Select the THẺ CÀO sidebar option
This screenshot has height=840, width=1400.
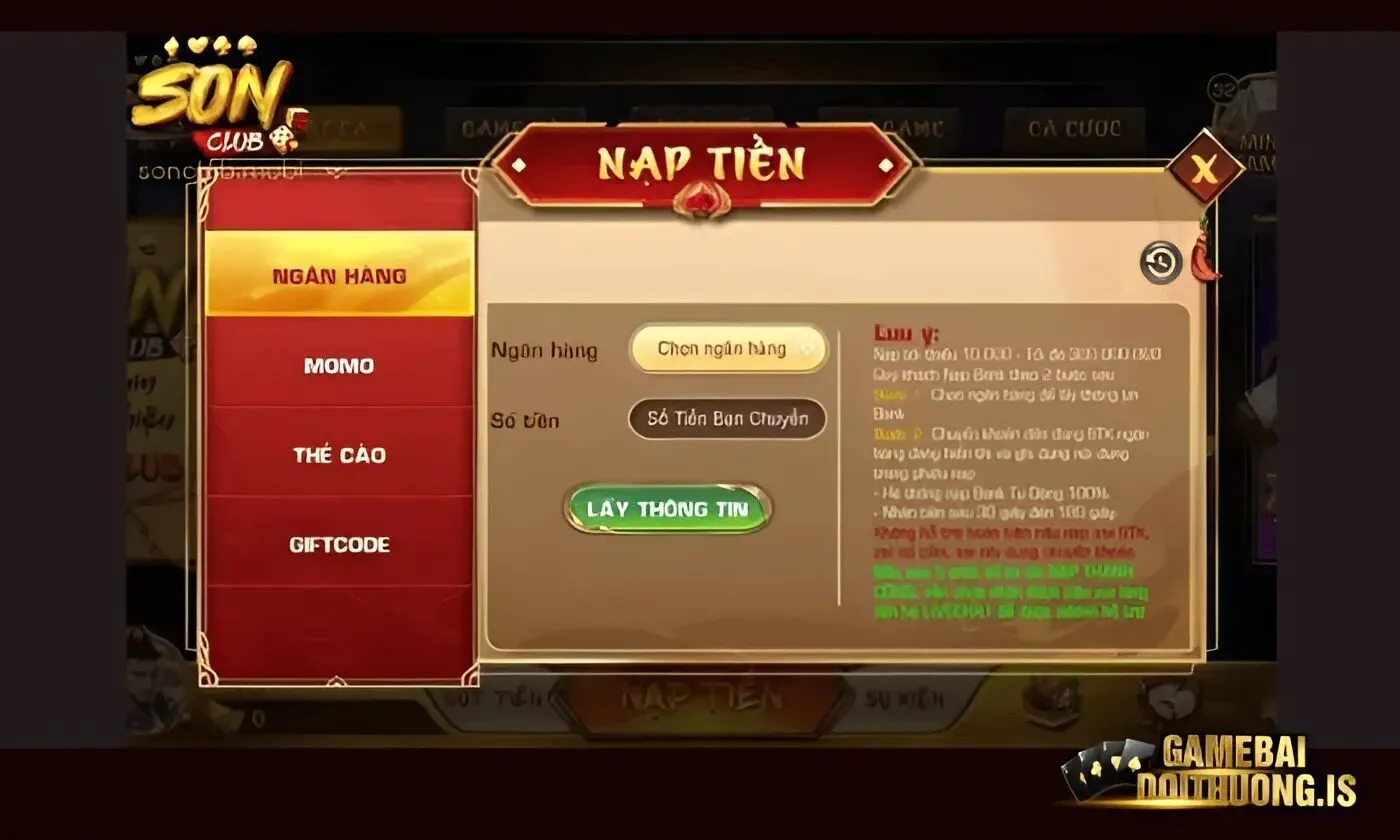pos(339,455)
